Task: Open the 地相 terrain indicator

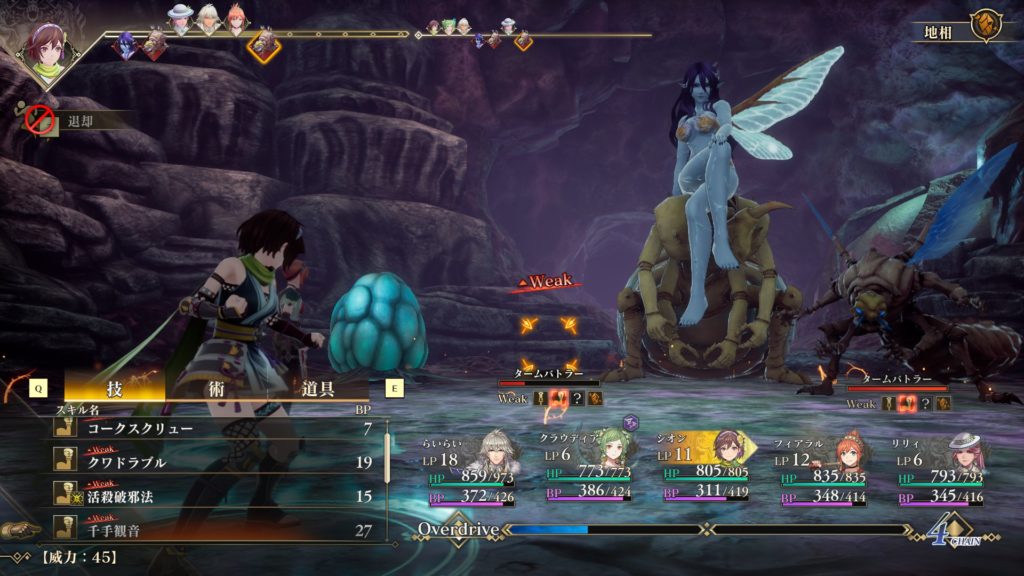Action: point(960,28)
